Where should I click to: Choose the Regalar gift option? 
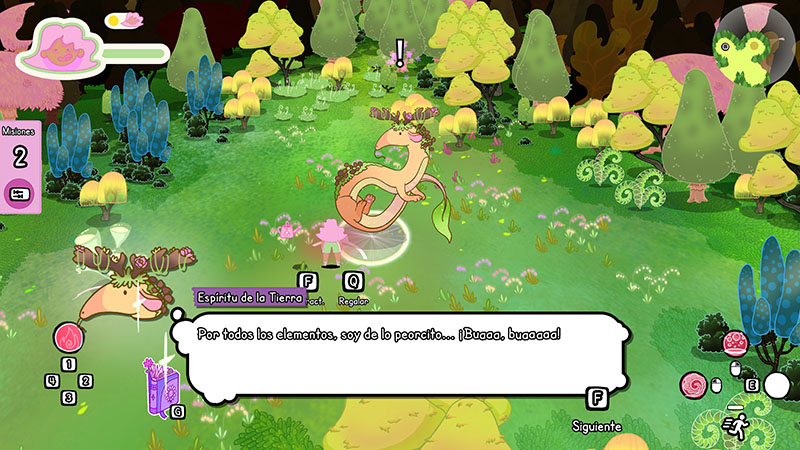[x=352, y=283]
